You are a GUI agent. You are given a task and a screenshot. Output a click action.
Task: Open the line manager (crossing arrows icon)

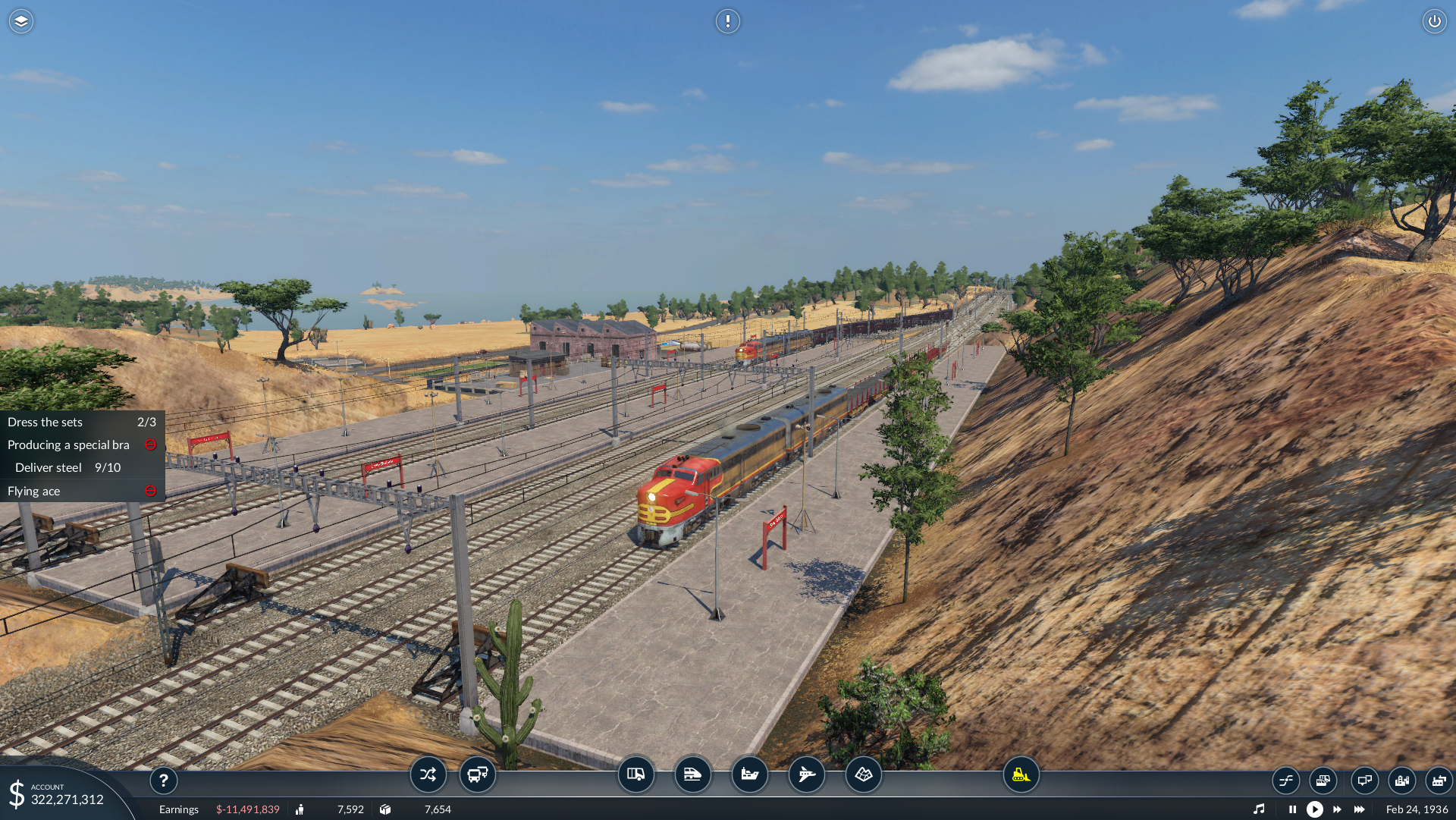click(x=428, y=774)
